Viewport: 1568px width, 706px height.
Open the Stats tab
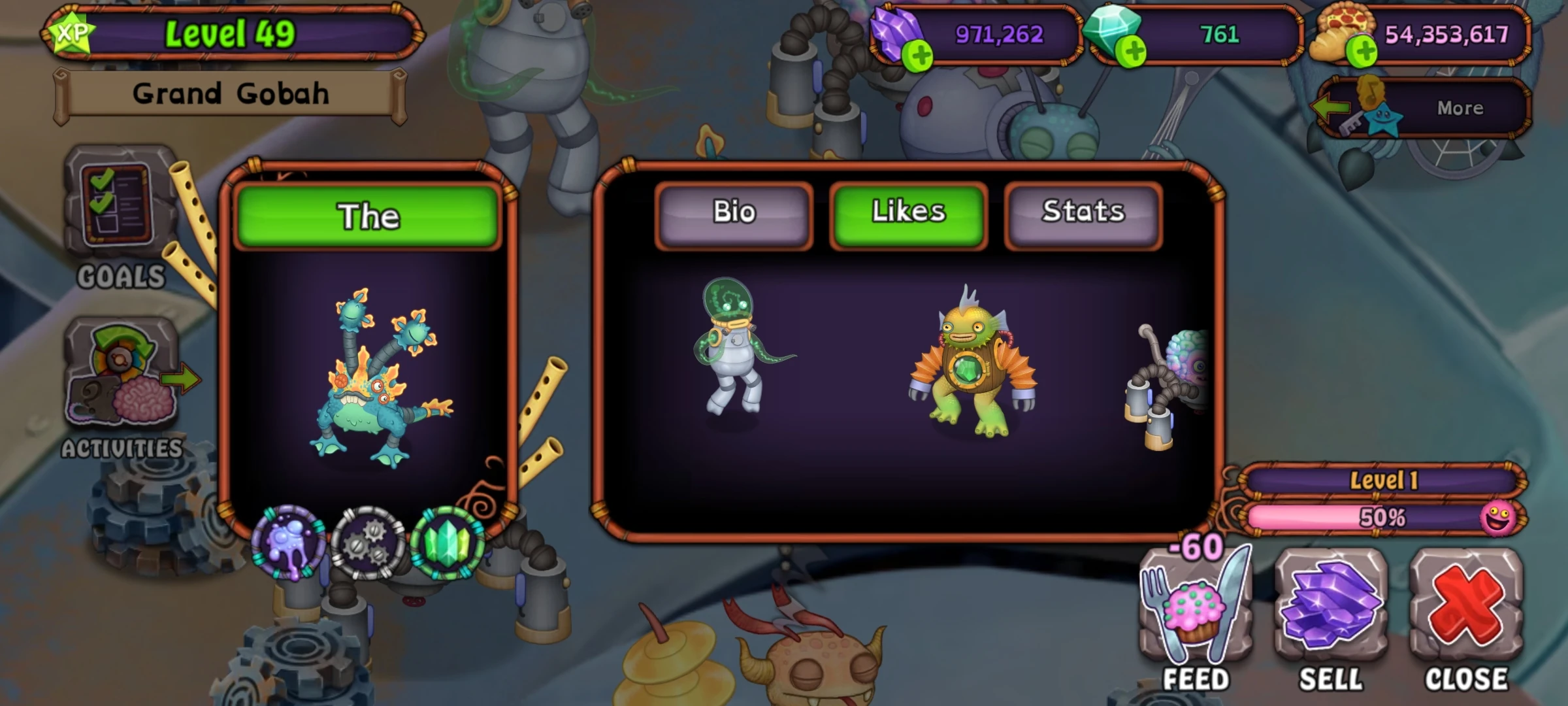pyautogui.click(x=1081, y=212)
